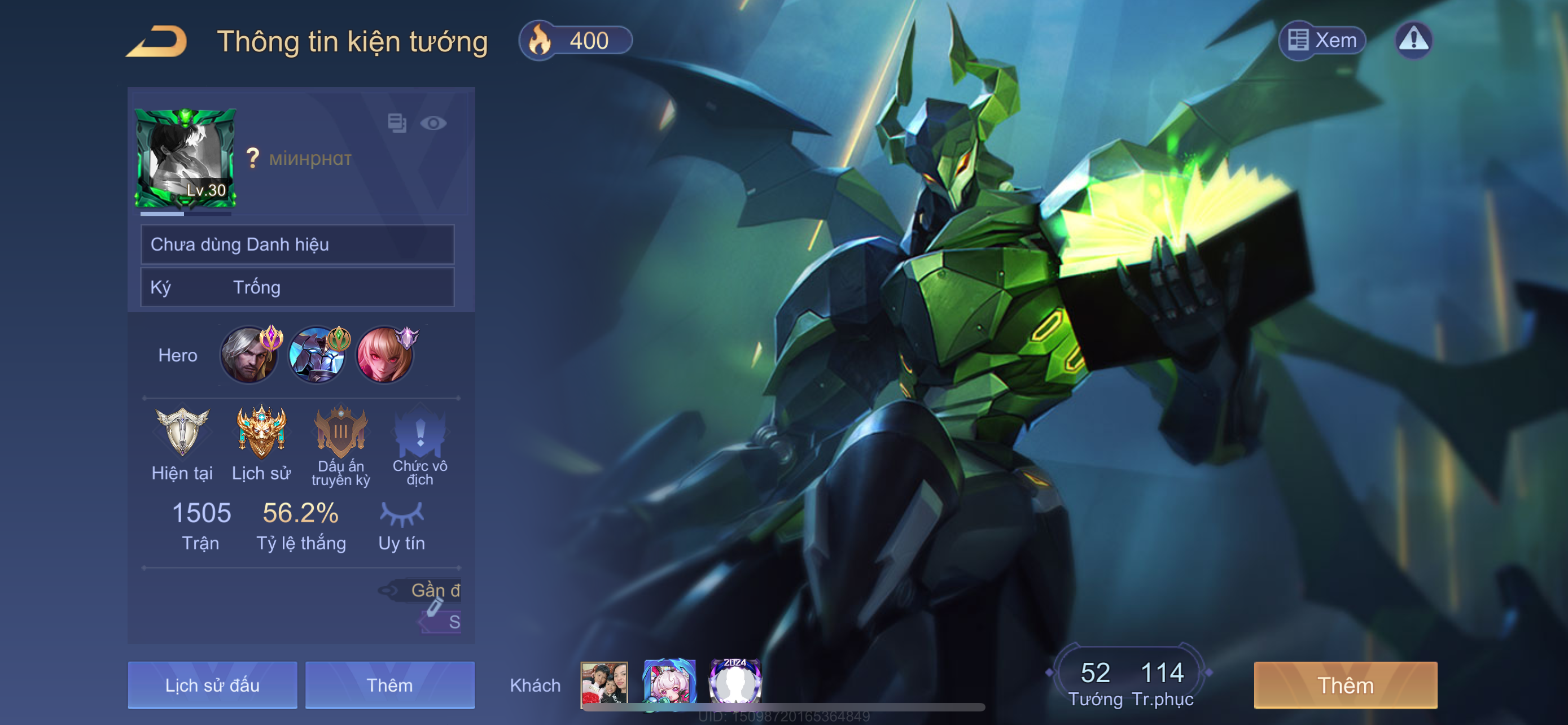View the pink-haired female hero portrait
This screenshot has width=1568, height=725.
pos(384,355)
